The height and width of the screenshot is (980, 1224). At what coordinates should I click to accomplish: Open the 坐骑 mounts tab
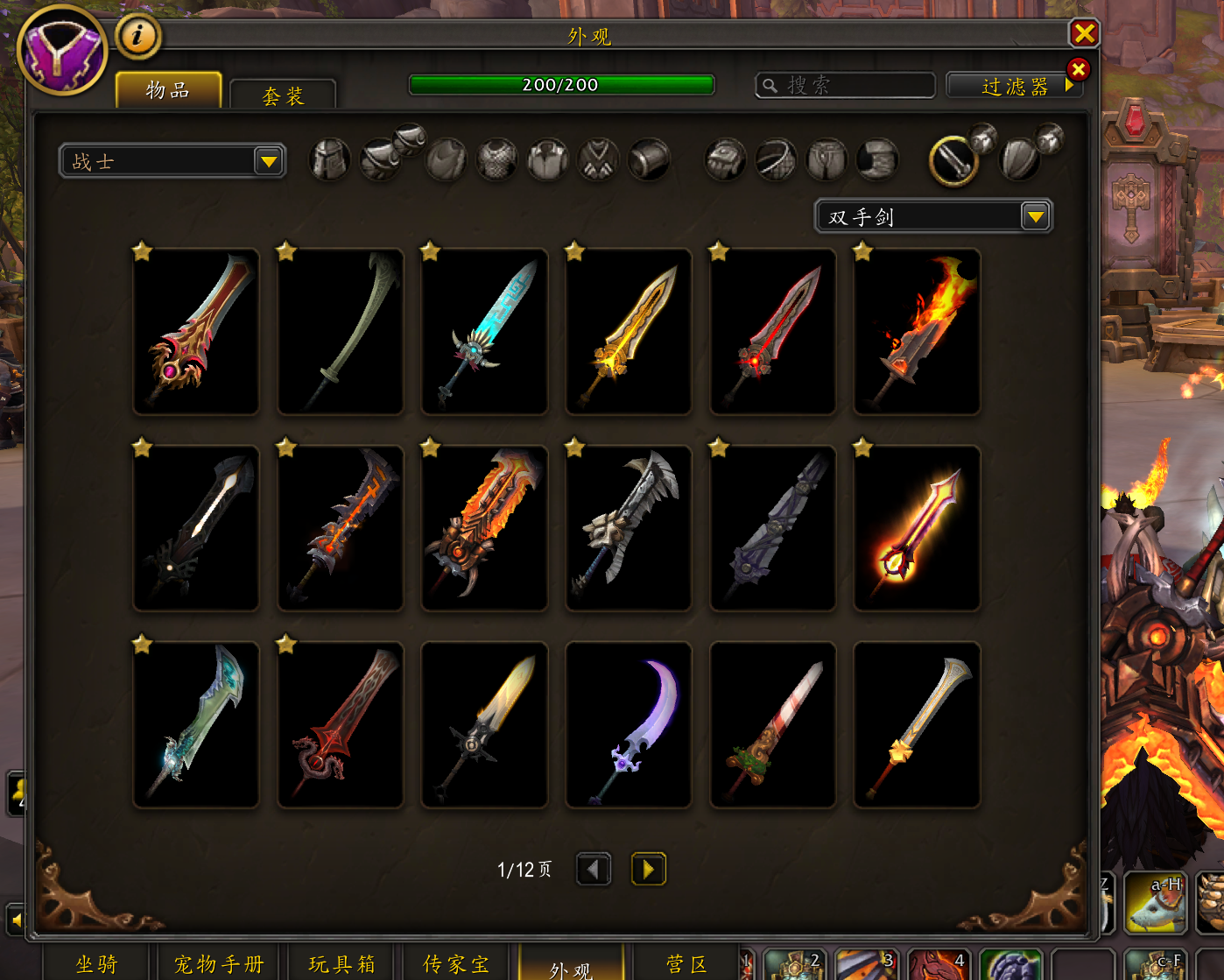coord(96,964)
